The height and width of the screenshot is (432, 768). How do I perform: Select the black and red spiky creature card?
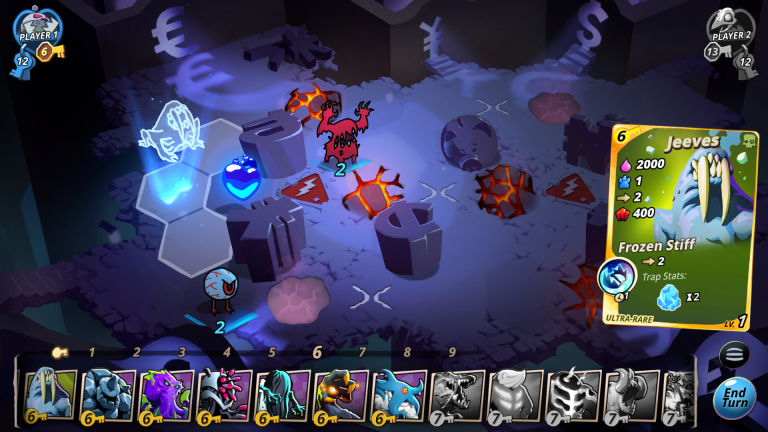click(222, 394)
